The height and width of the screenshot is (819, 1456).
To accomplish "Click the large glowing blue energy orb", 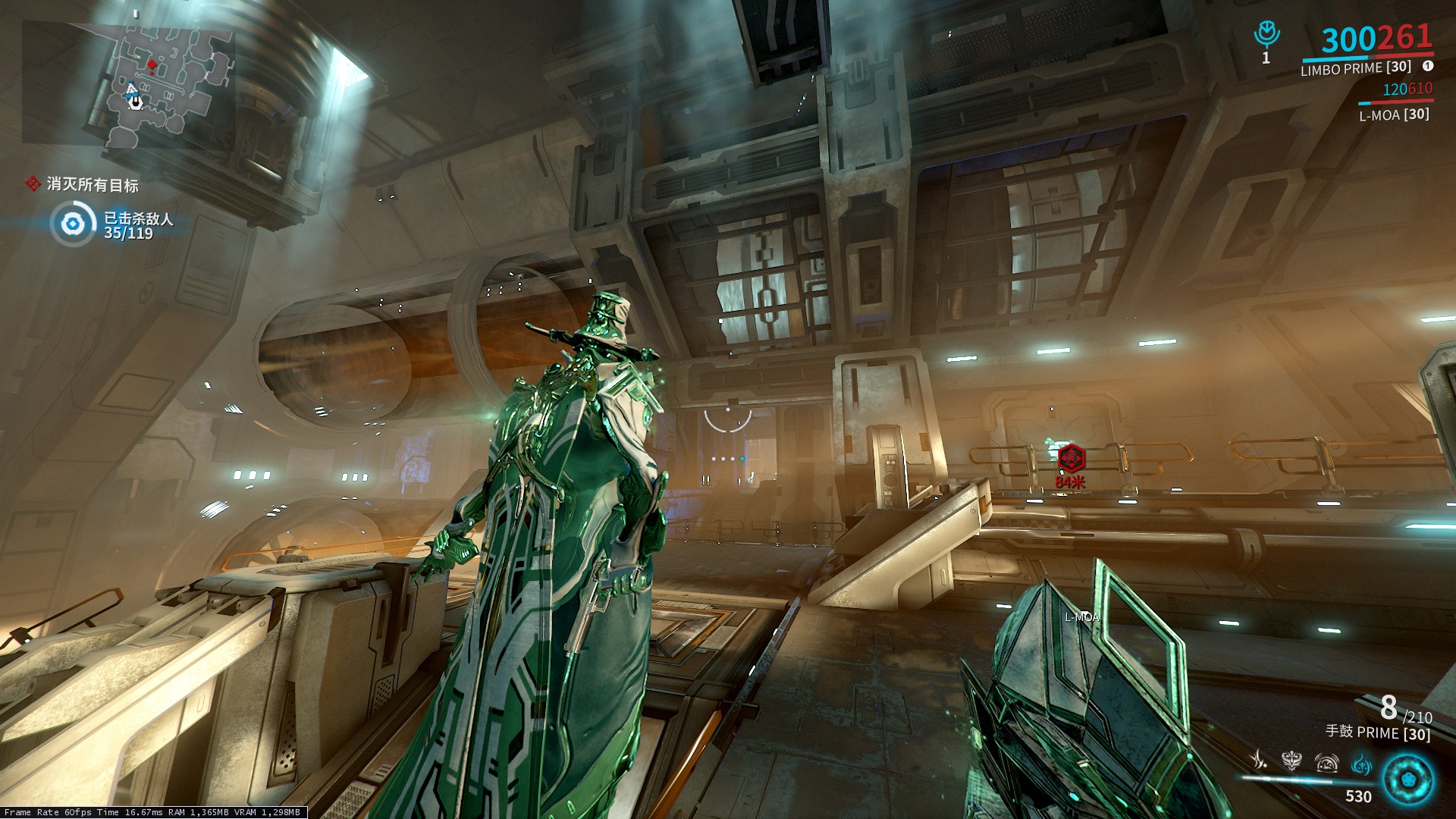I will [1407, 780].
